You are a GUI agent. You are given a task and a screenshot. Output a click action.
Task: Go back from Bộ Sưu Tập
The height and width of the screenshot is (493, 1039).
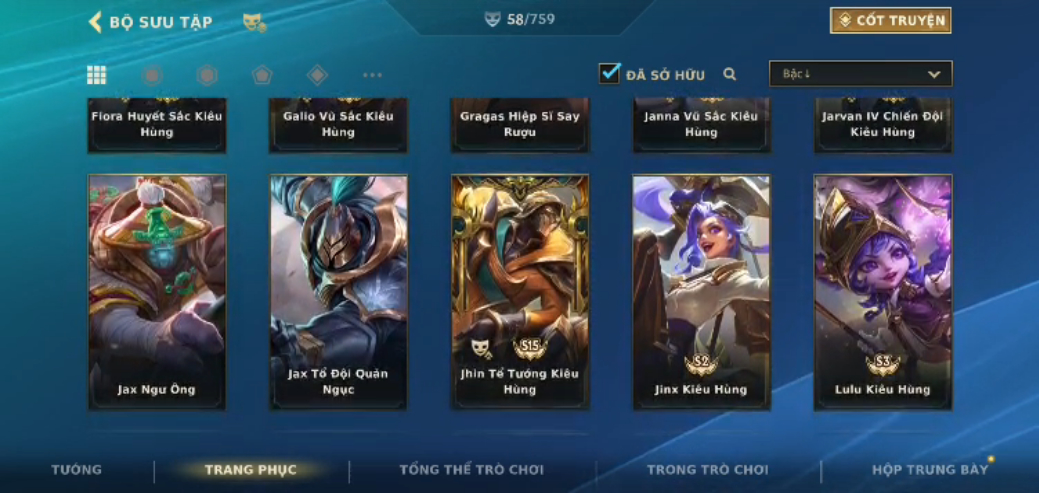point(96,22)
